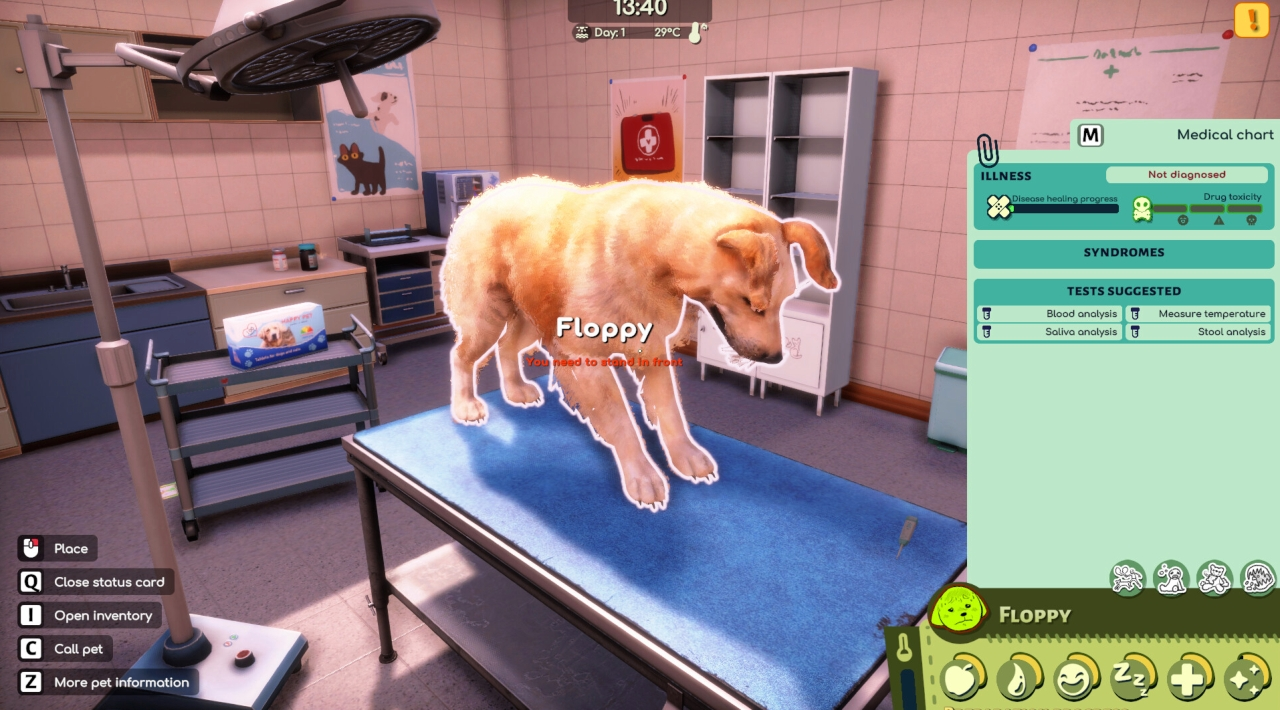Check the Zzz sleep need icon
This screenshot has width=1280, height=710.
click(x=1133, y=680)
